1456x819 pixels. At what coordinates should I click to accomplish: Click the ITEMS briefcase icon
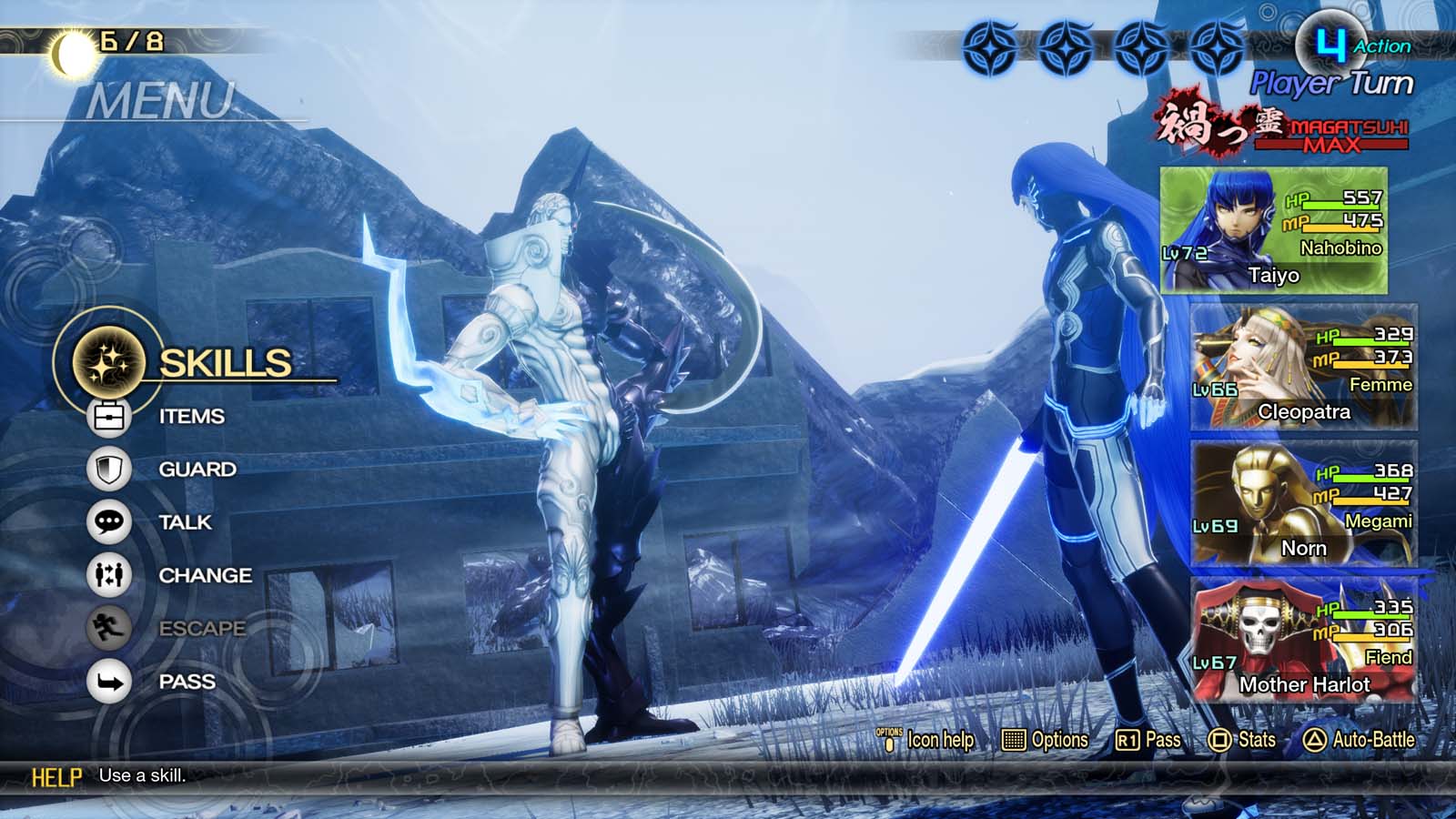(109, 416)
